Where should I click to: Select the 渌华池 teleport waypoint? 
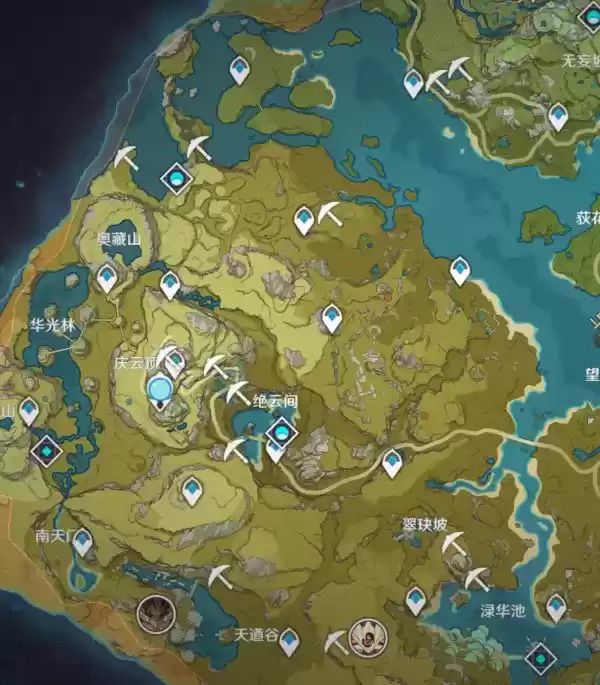click(x=555, y=605)
